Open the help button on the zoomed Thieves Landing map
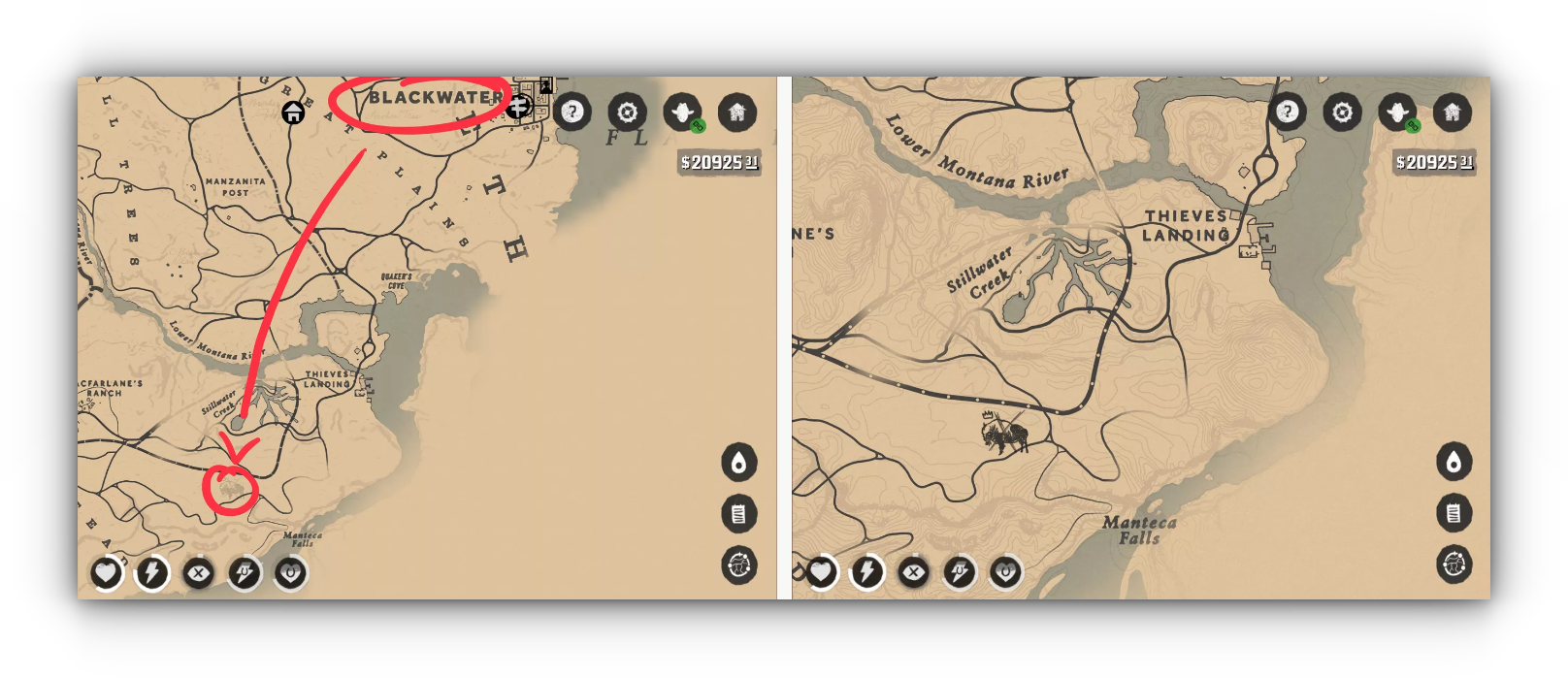Screen dimensions: 1568x678 [x=1288, y=113]
